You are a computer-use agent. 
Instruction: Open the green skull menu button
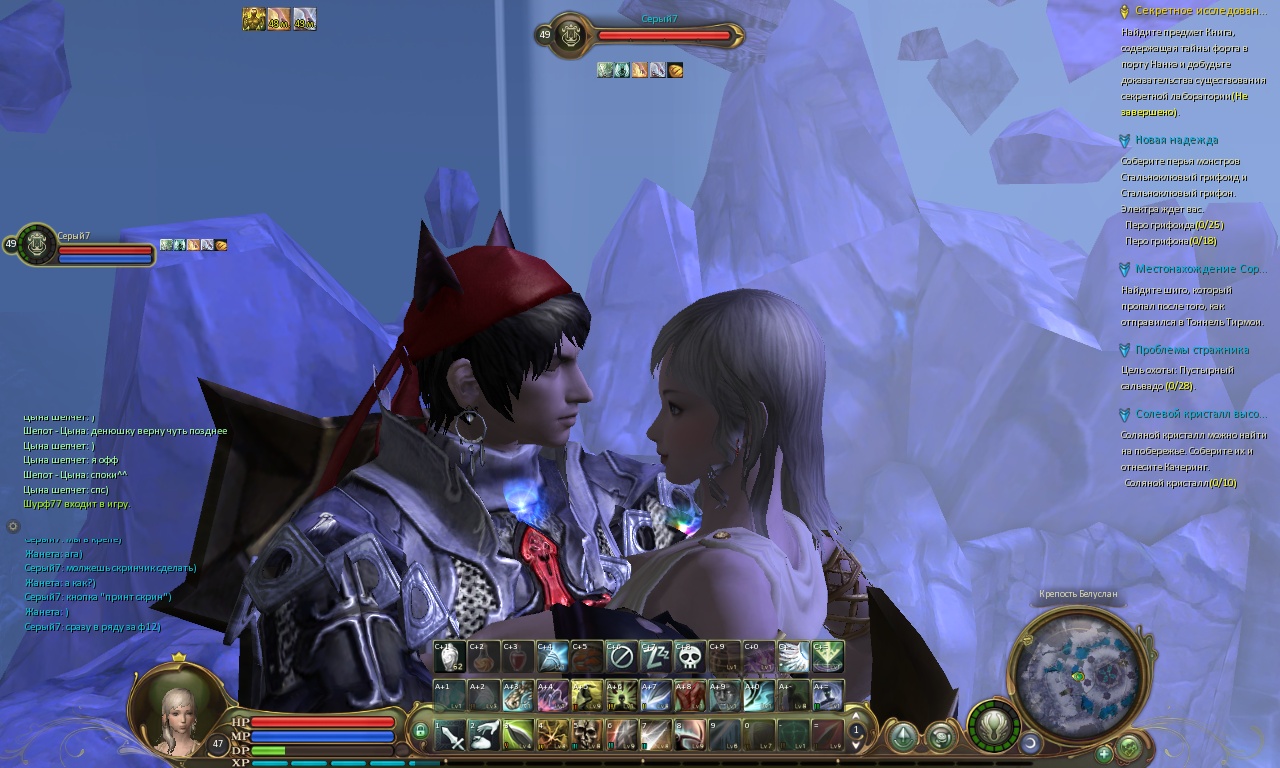pos(1129,746)
